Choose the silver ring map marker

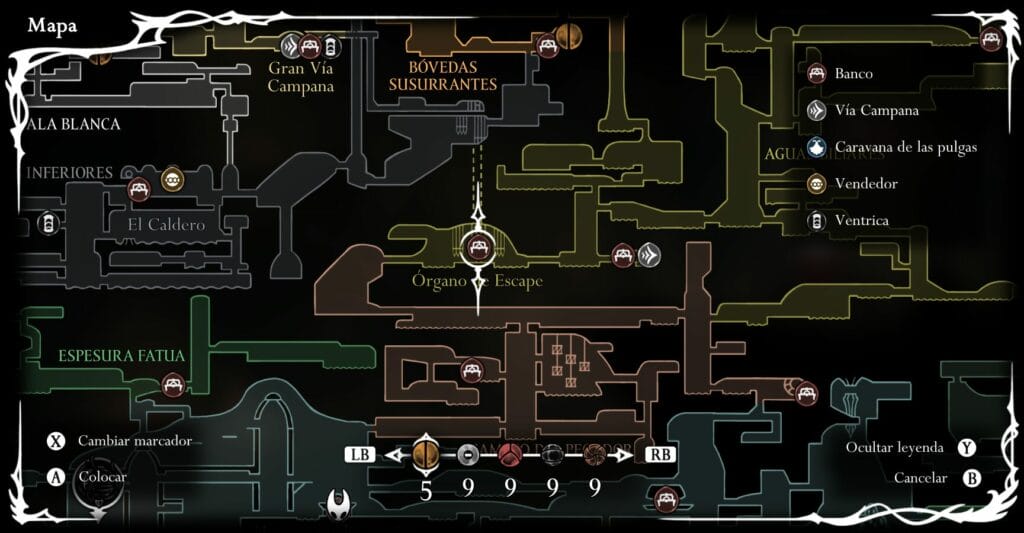coord(467,455)
